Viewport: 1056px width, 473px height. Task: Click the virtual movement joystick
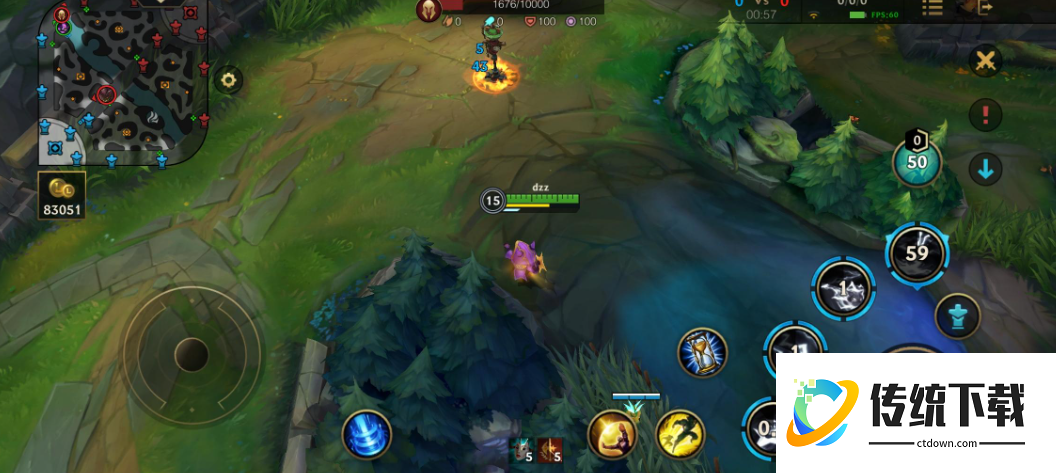pos(190,353)
